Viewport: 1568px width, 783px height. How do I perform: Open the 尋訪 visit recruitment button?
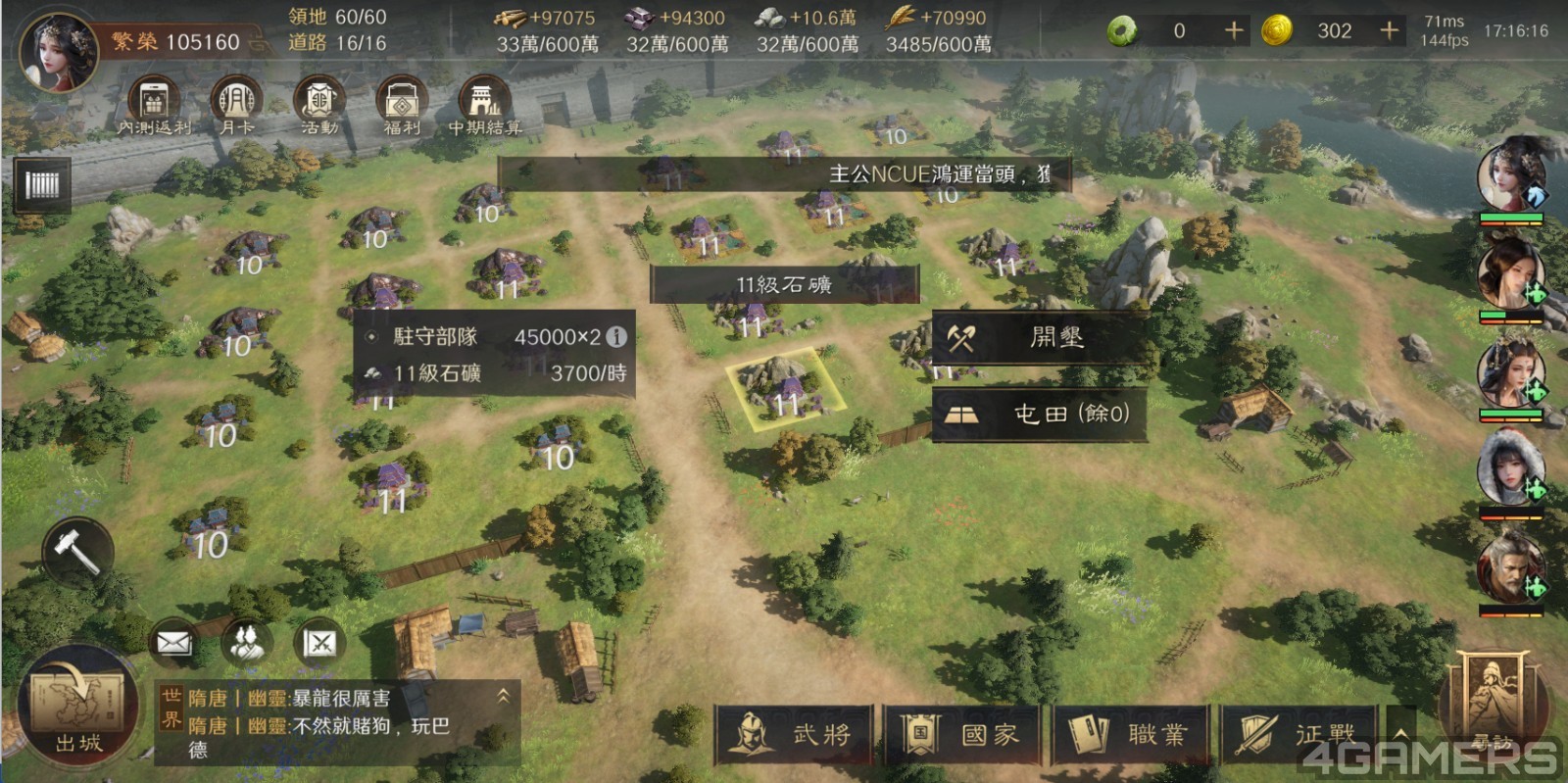tap(1492, 706)
